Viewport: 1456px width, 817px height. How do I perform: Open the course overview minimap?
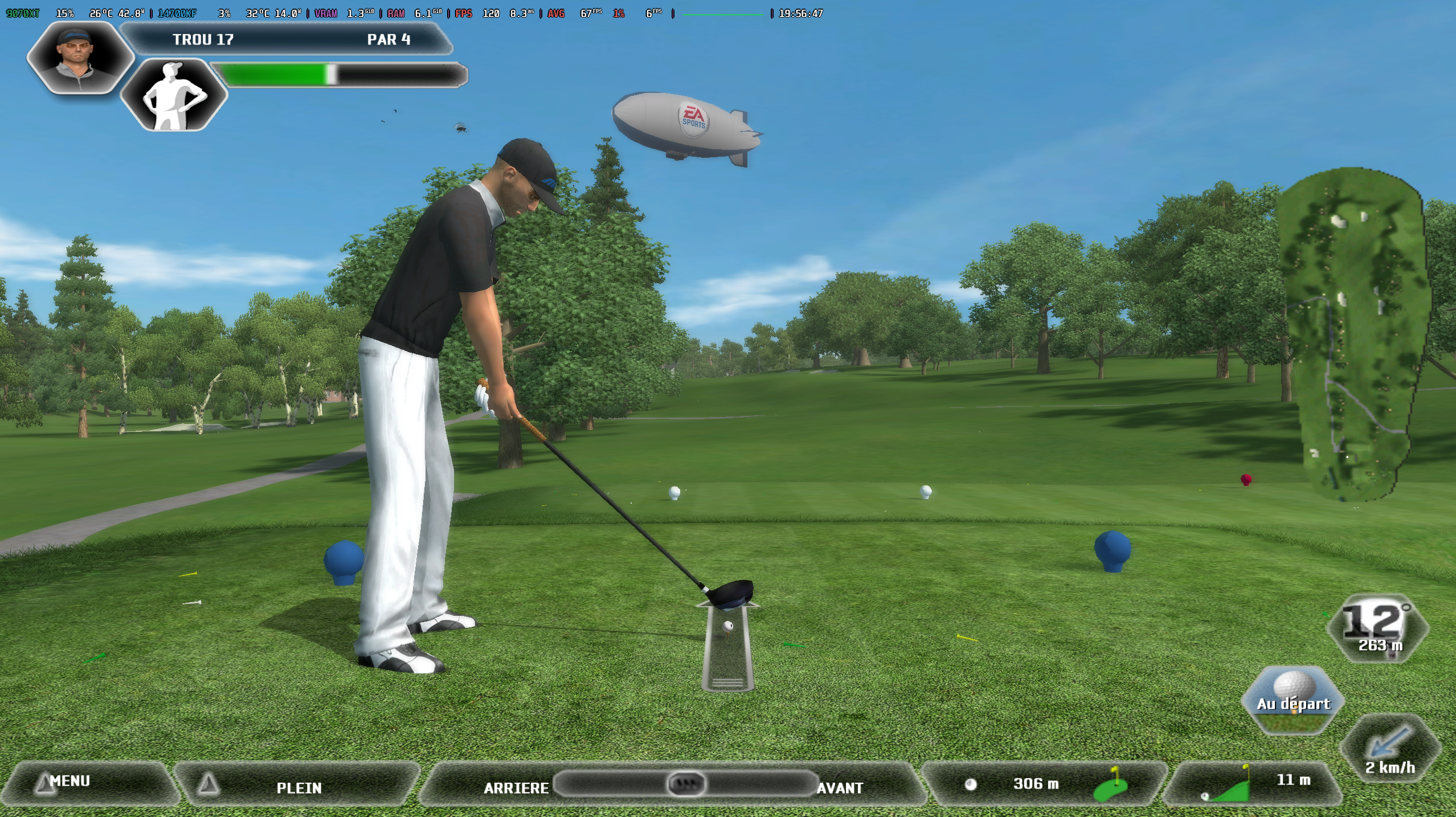(1352, 333)
